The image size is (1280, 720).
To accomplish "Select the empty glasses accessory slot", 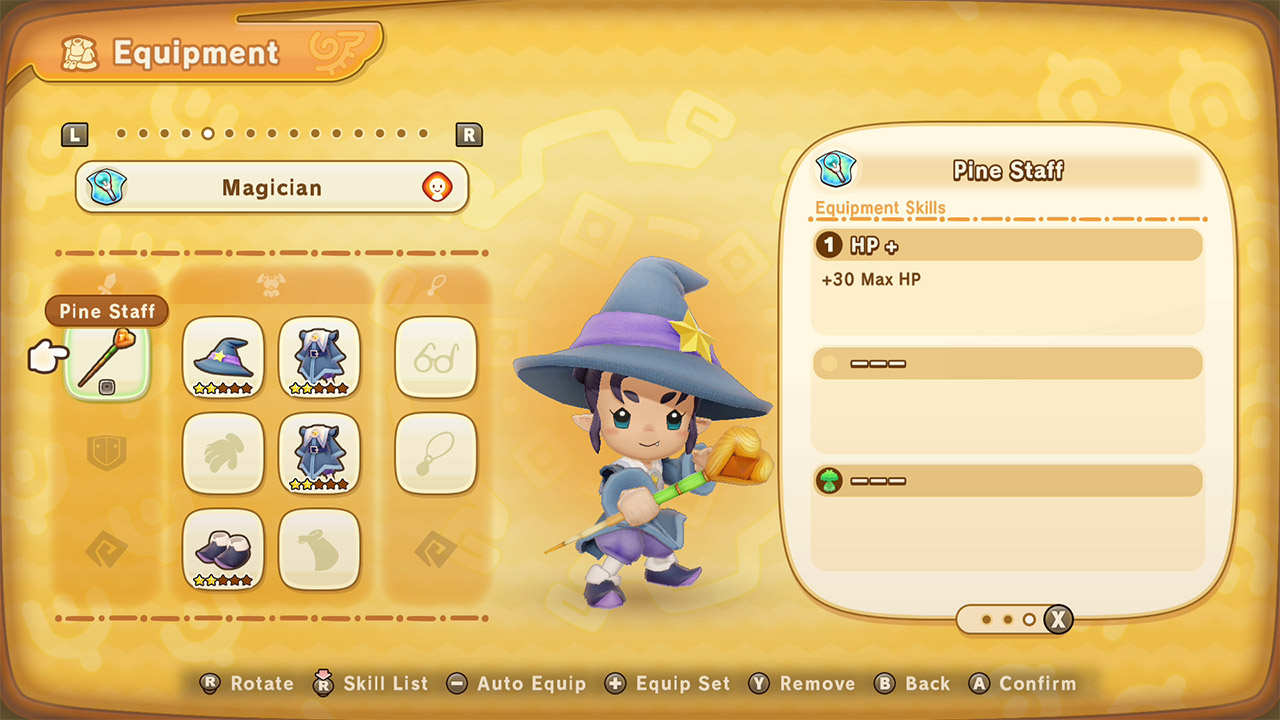I will coord(435,357).
